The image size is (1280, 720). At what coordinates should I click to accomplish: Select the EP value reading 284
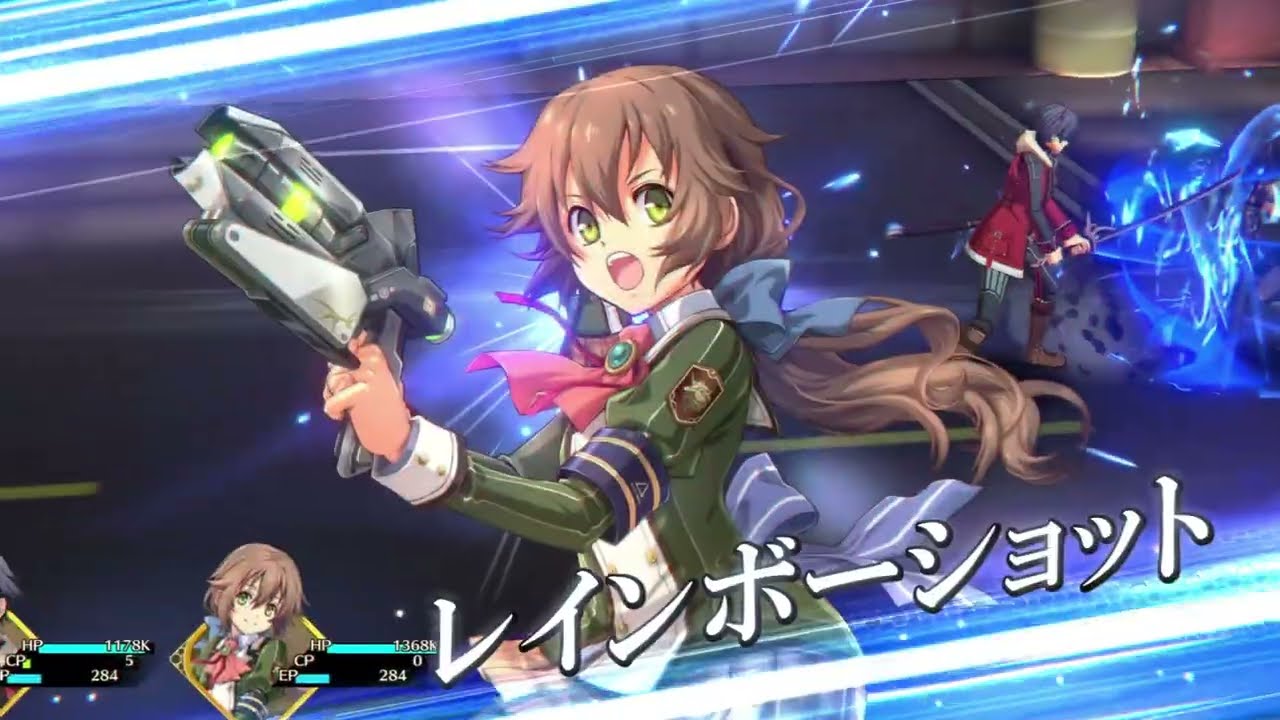(x=395, y=677)
